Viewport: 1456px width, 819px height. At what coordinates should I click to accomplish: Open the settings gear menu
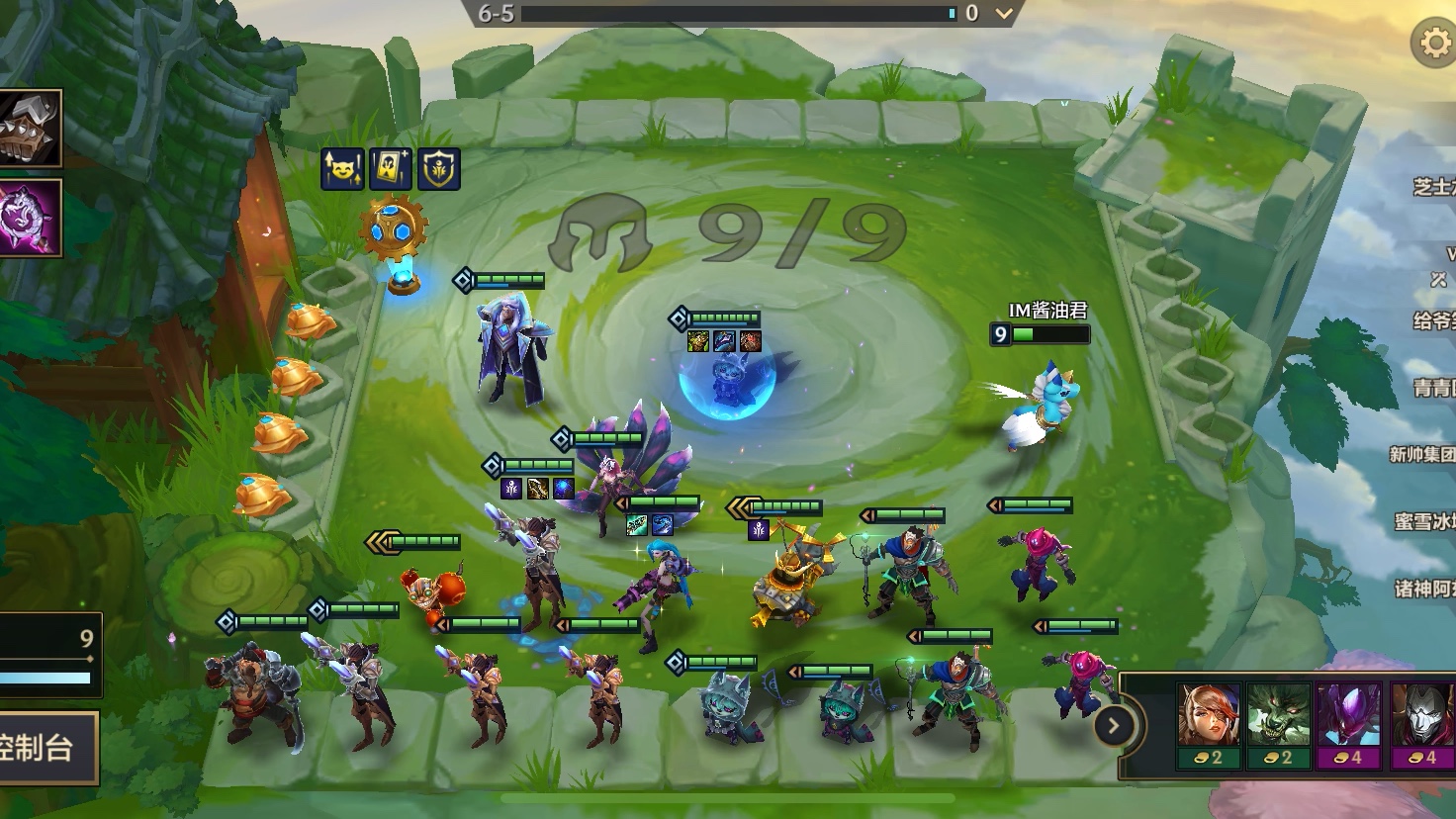[1432, 43]
